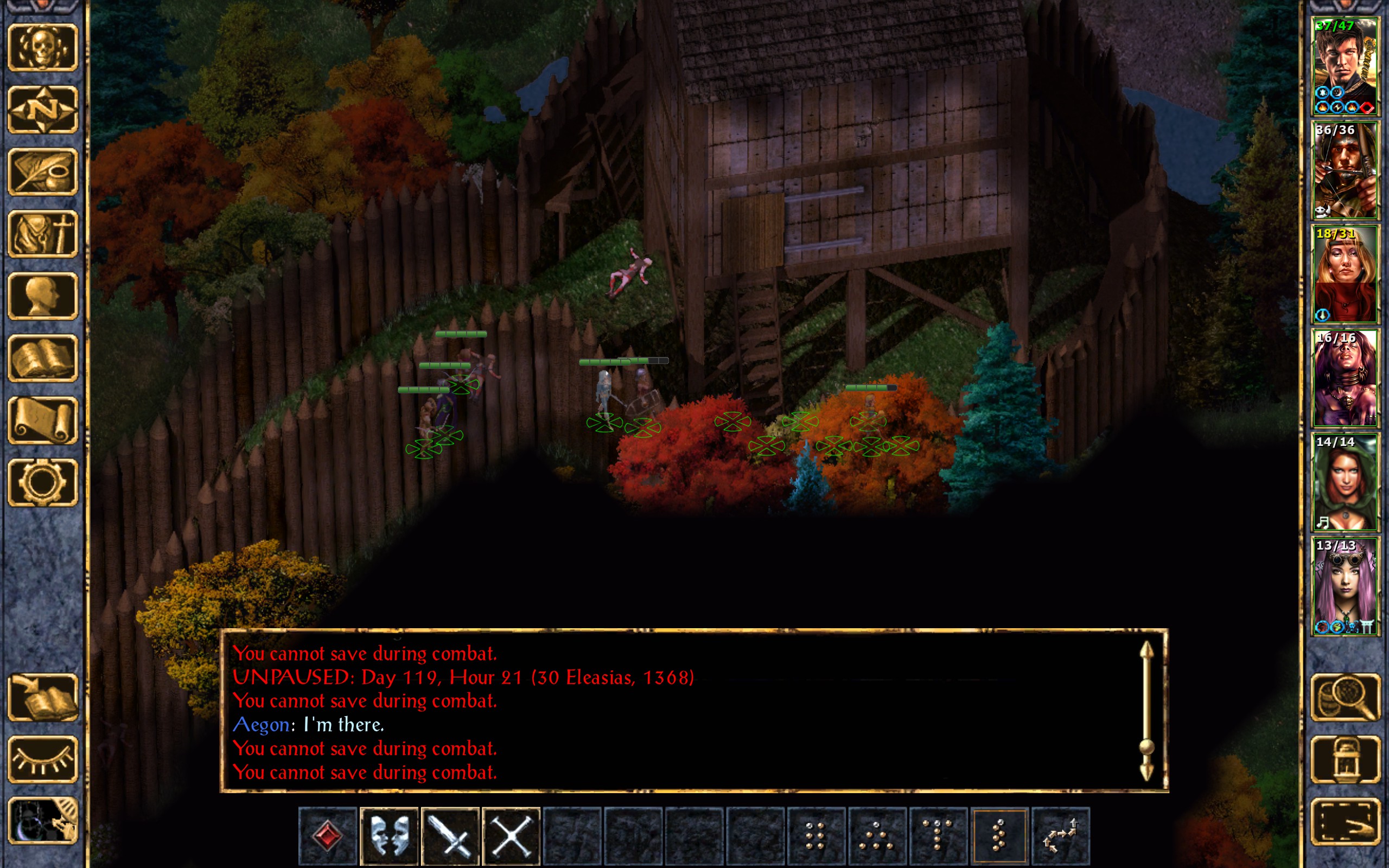The image size is (1389, 868).
Task: Toggle the lantern party AI button
Action: (1345, 759)
